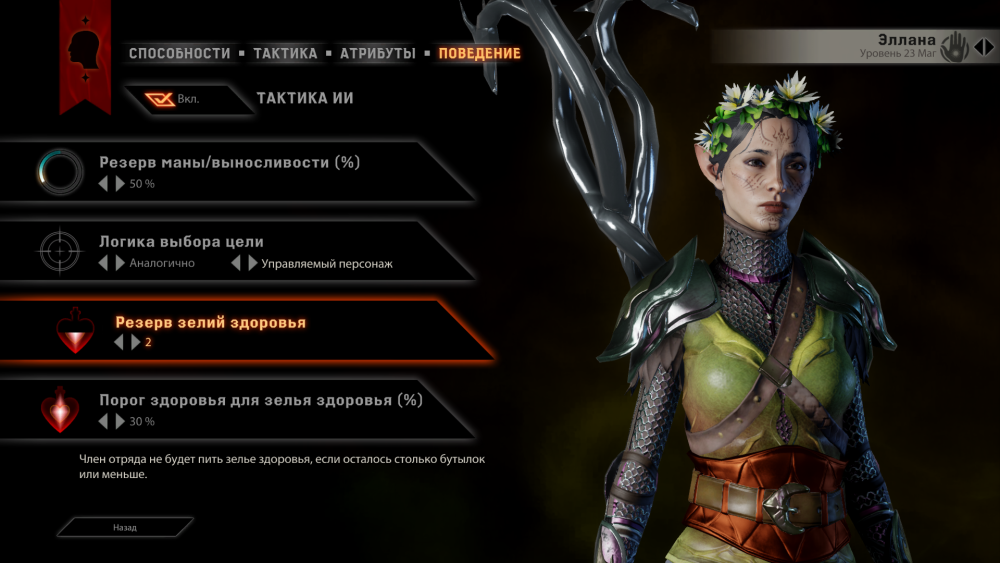Lower the health potion reserve below 2
The width and height of the screenshot is (1000, 563).
118,343
